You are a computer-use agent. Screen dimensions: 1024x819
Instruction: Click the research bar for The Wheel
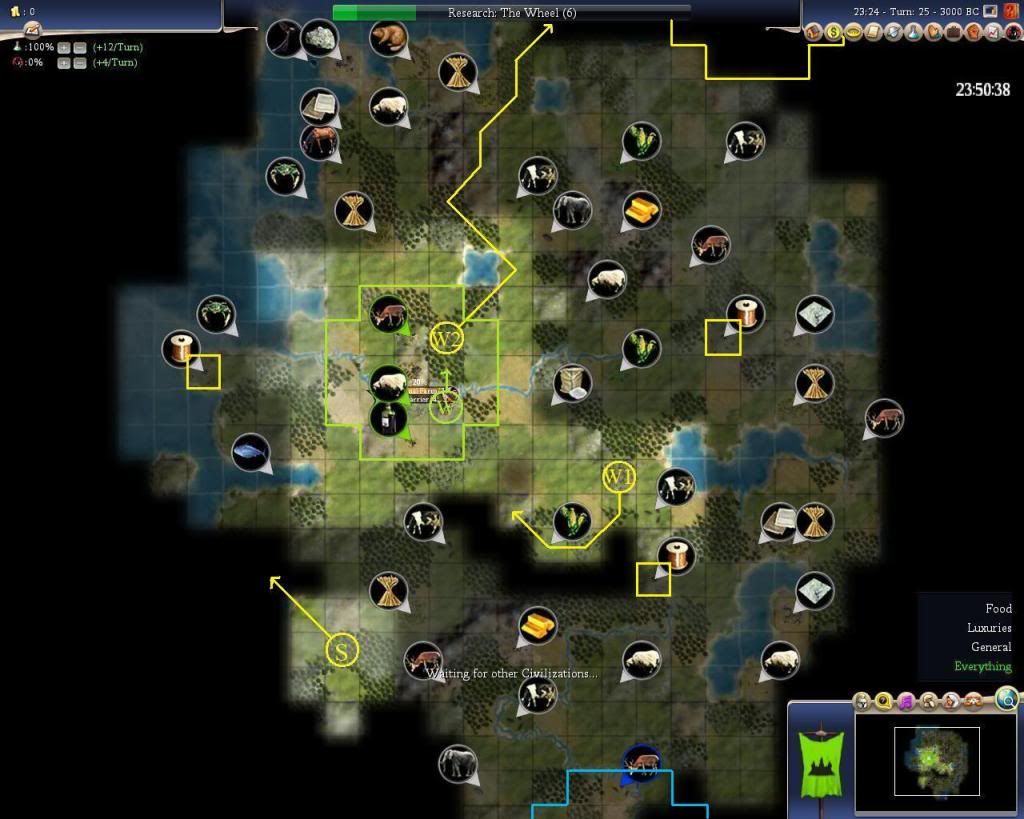511,13
